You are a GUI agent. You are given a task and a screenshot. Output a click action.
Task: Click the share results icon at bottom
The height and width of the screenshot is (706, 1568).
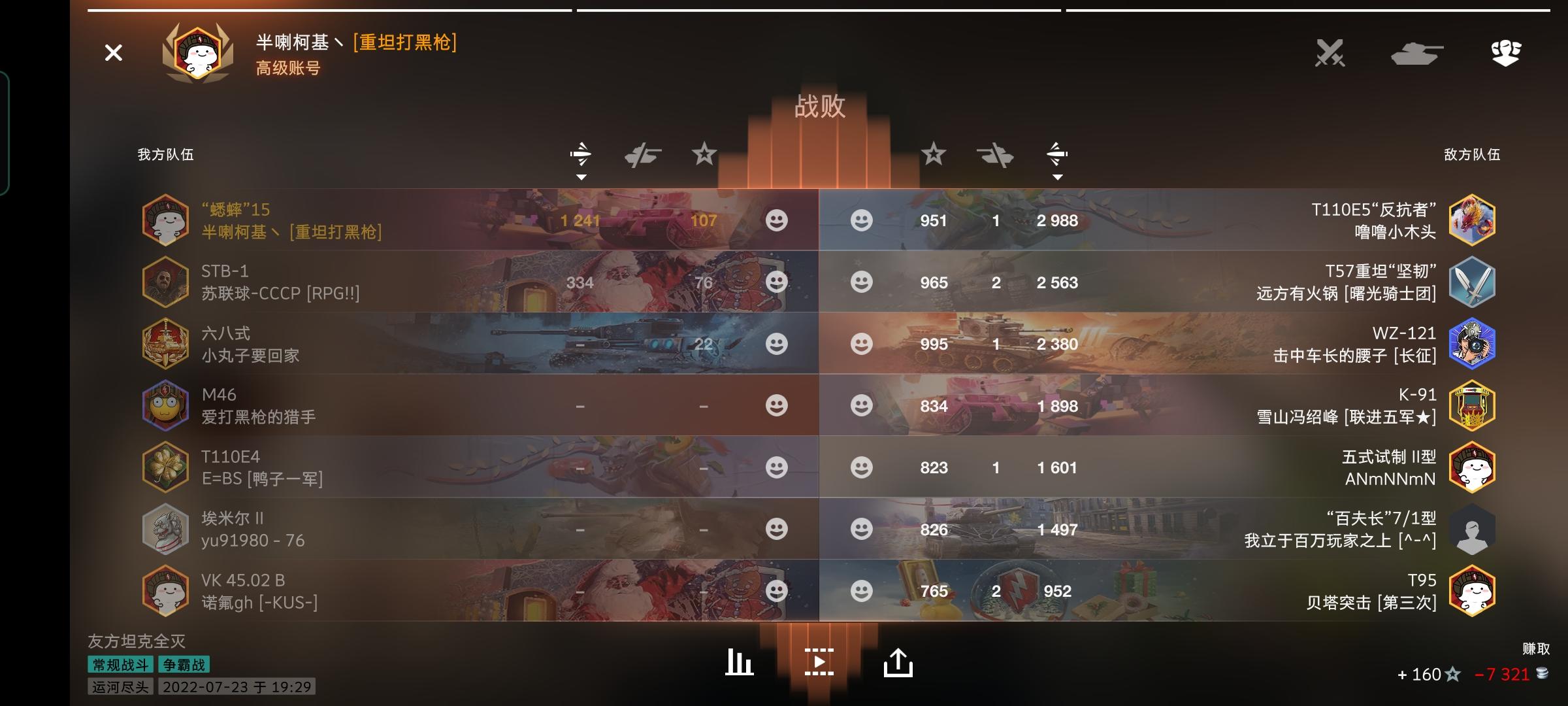pos(899,661)
